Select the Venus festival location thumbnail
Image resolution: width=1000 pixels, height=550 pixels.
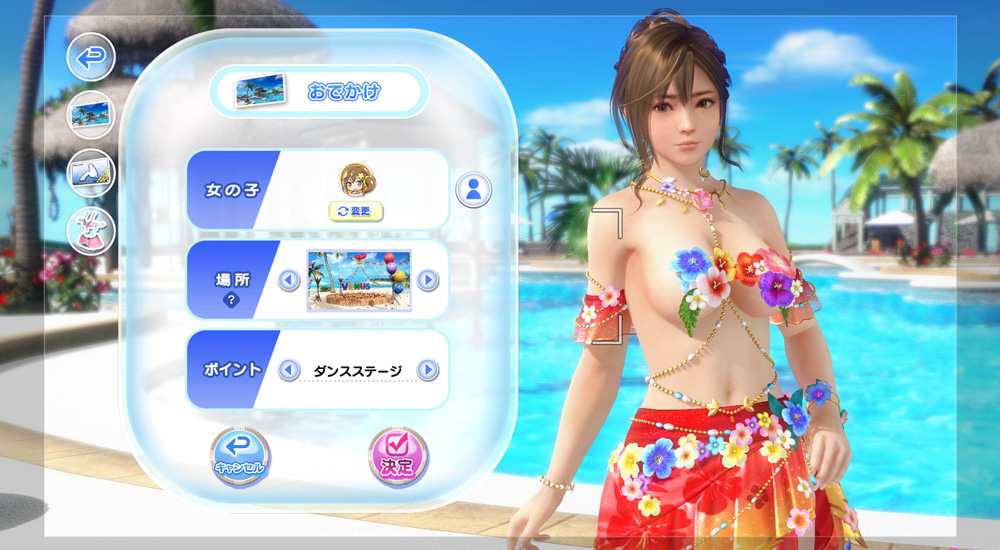pyautogui.click(x=359, y=279)
